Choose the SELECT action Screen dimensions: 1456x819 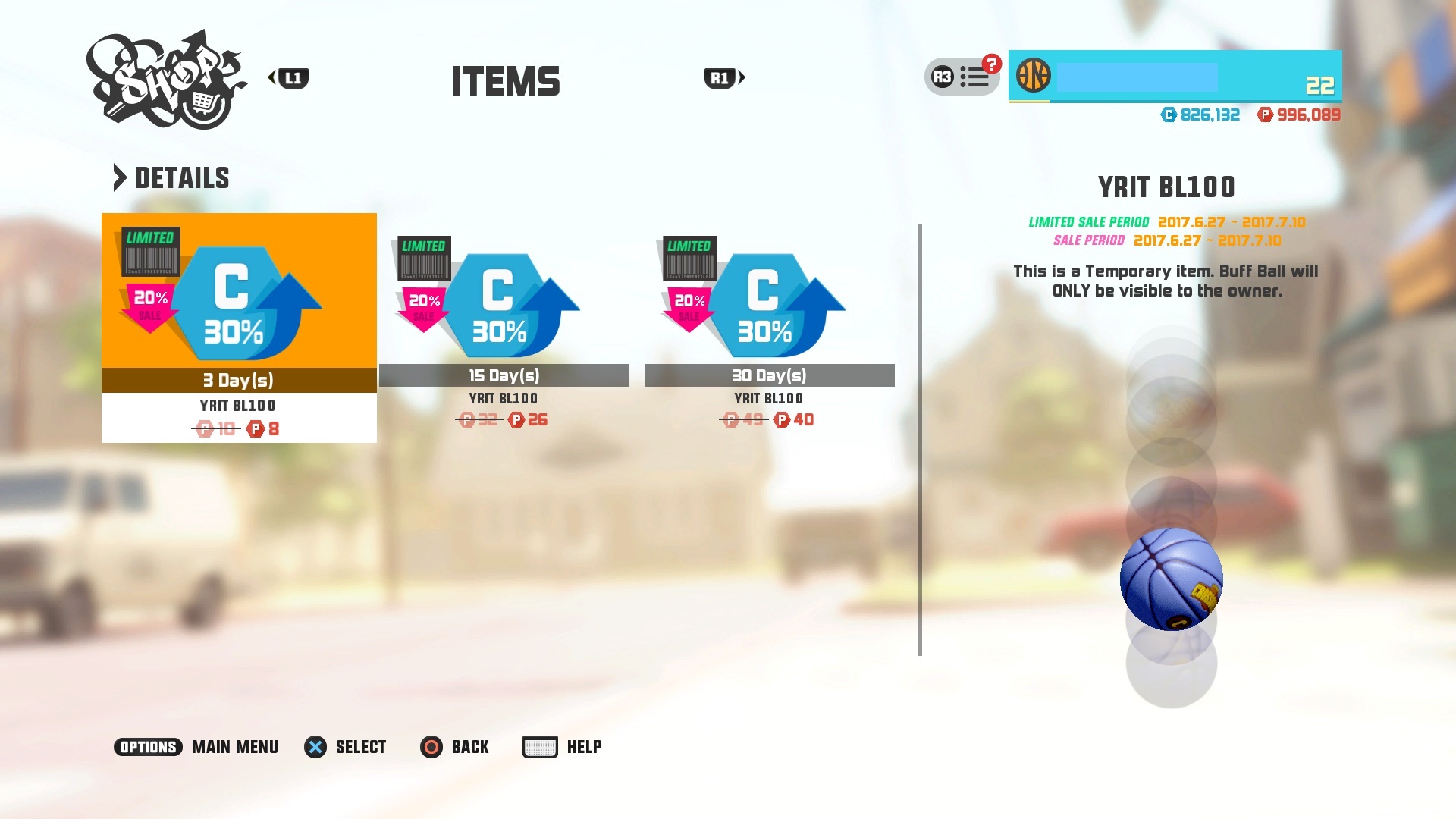click(x=346, y=747)
